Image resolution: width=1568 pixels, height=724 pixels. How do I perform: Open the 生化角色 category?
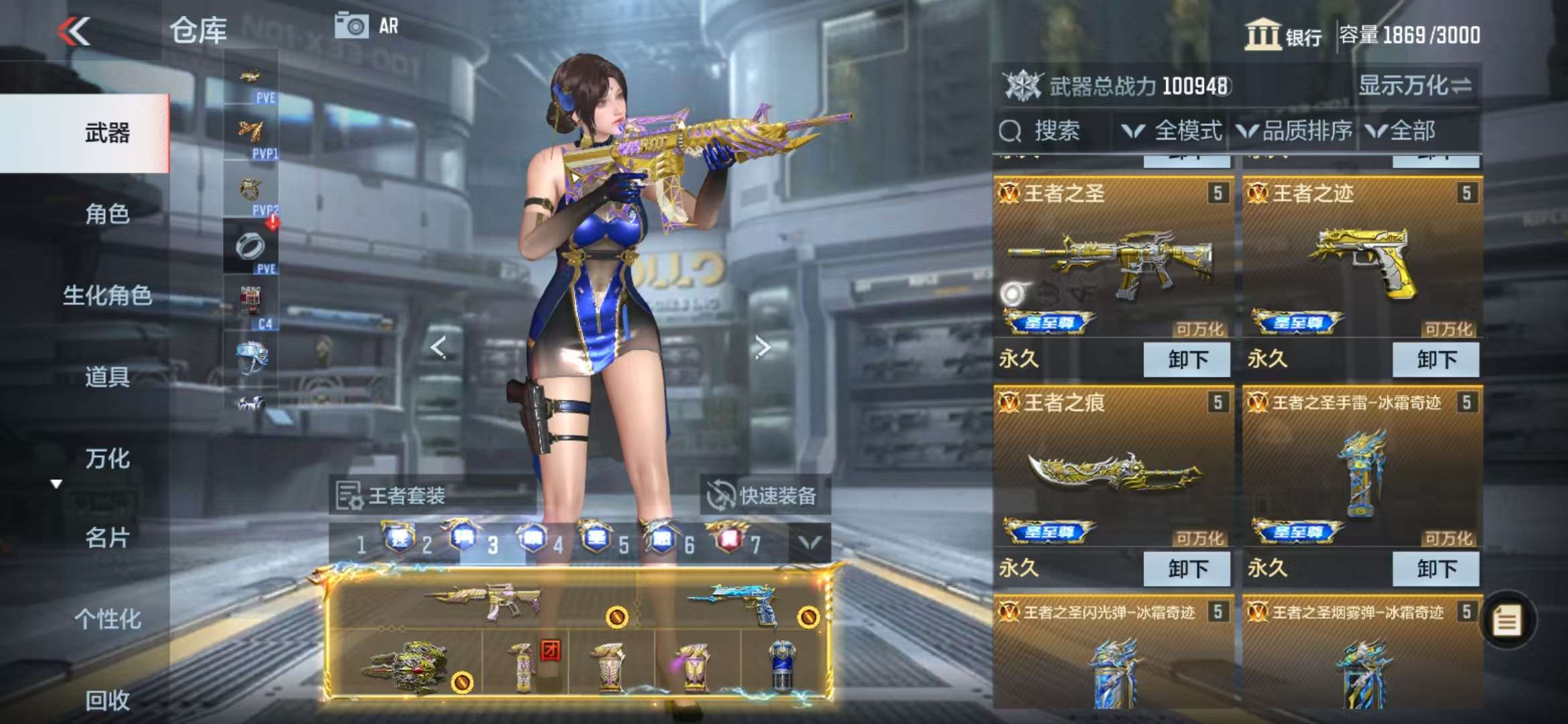[x=106, y=295]
